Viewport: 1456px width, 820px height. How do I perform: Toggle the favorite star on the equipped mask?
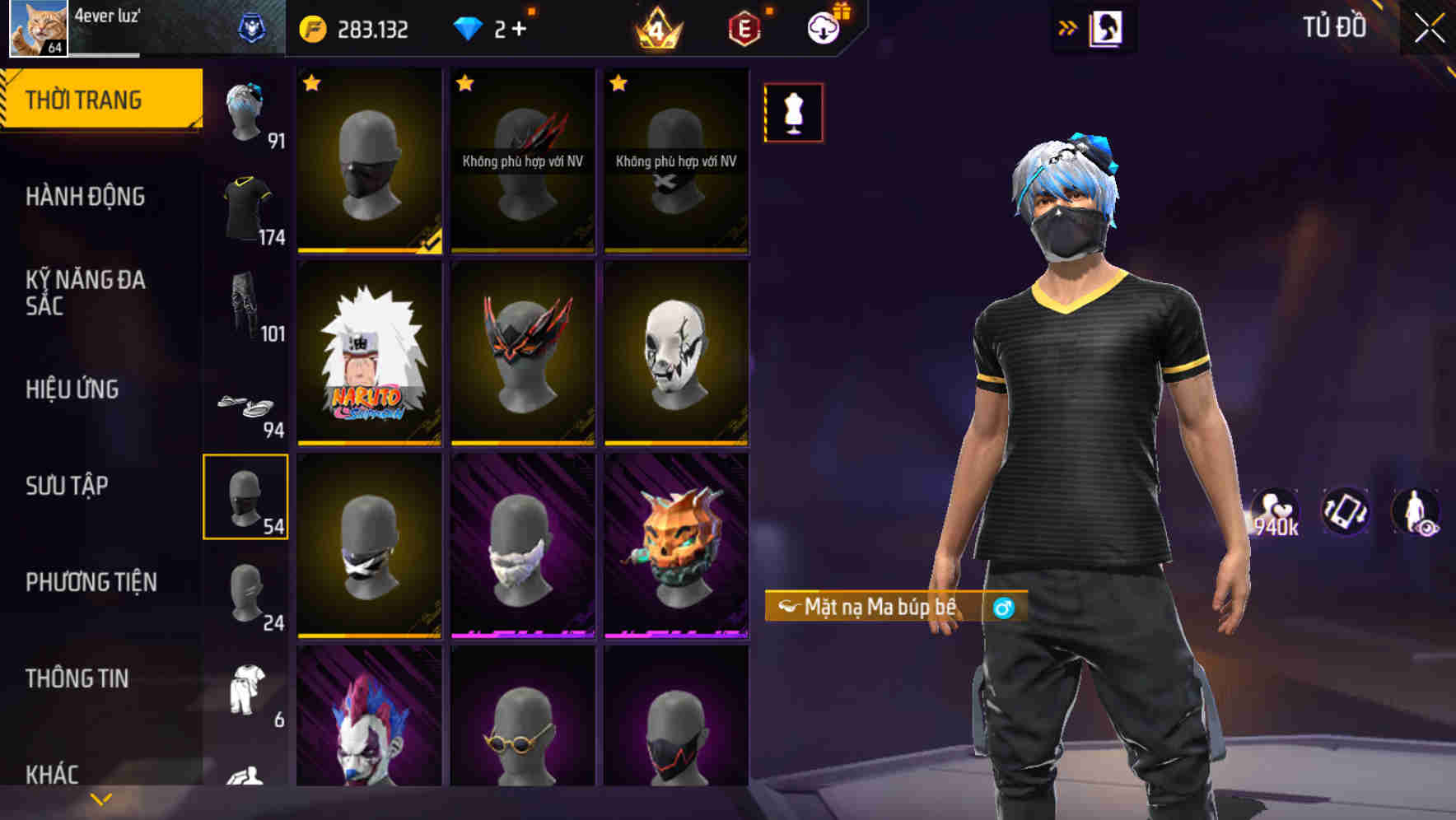point(312,82)
